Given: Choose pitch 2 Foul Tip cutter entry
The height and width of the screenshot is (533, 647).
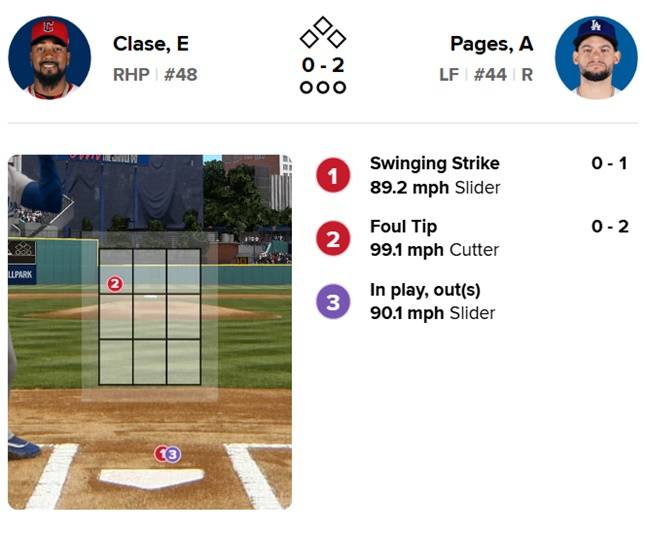Looking at the screenshot, I should 434,238.
